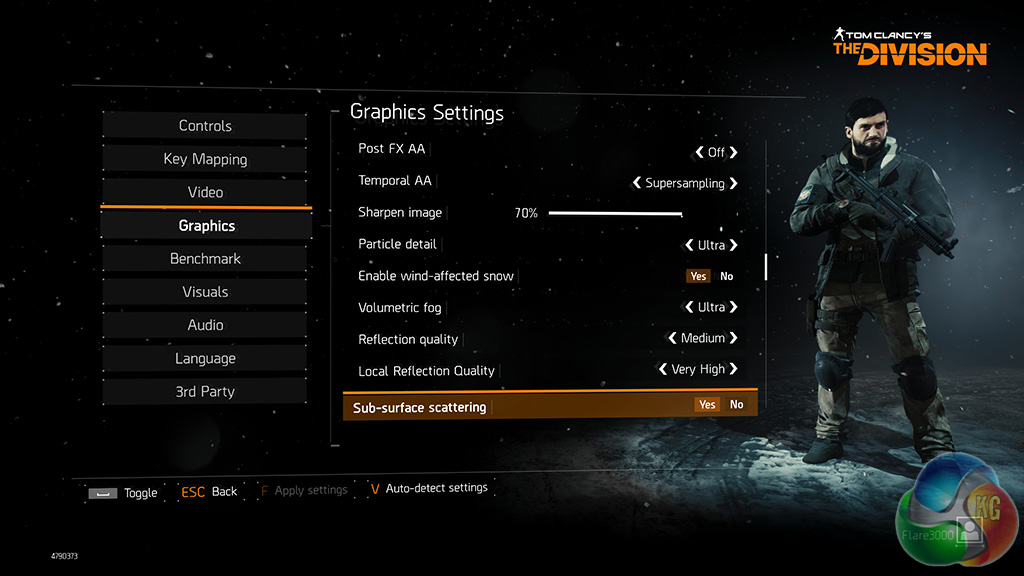1024x576 pixels.
Task: Decrease Local Reflection Quality with left arrow
Action: pos(663,369)
